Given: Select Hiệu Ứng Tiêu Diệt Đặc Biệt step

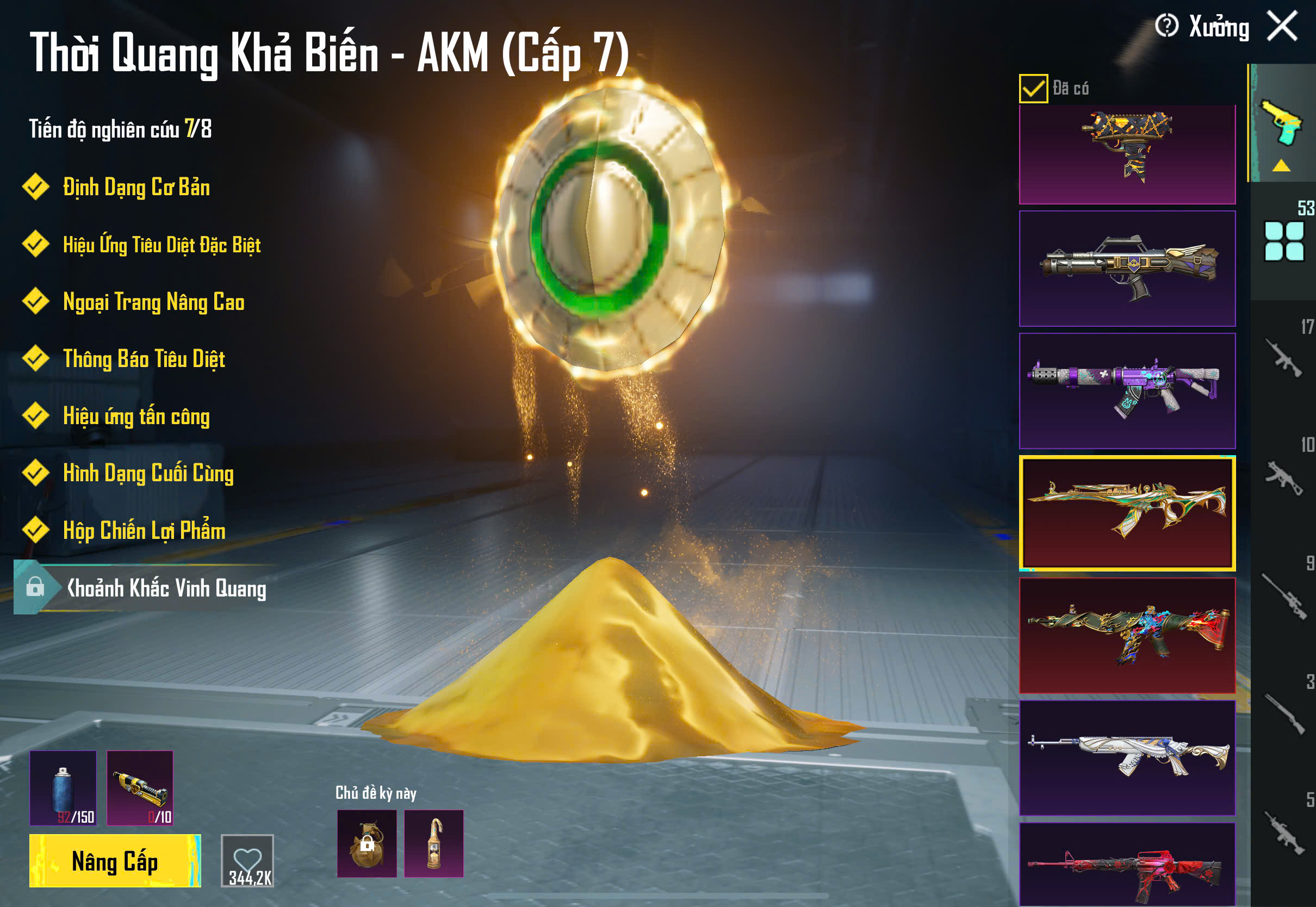Looking at the screenshot, I should [162, 244].
